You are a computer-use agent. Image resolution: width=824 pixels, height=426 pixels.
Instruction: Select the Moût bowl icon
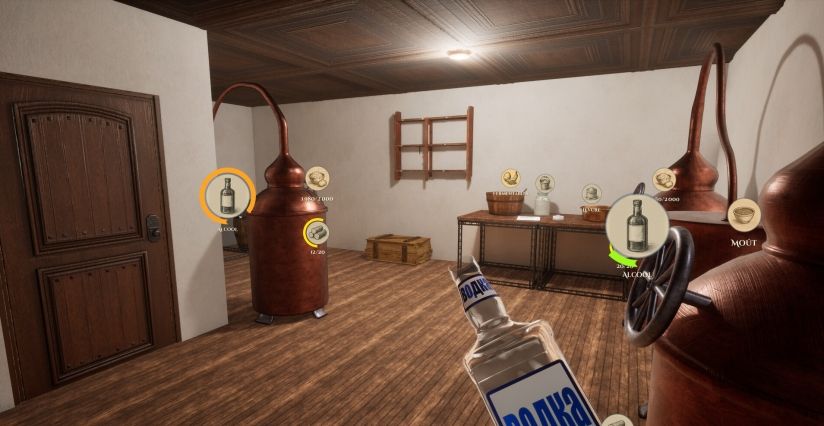tap(743, 213)
